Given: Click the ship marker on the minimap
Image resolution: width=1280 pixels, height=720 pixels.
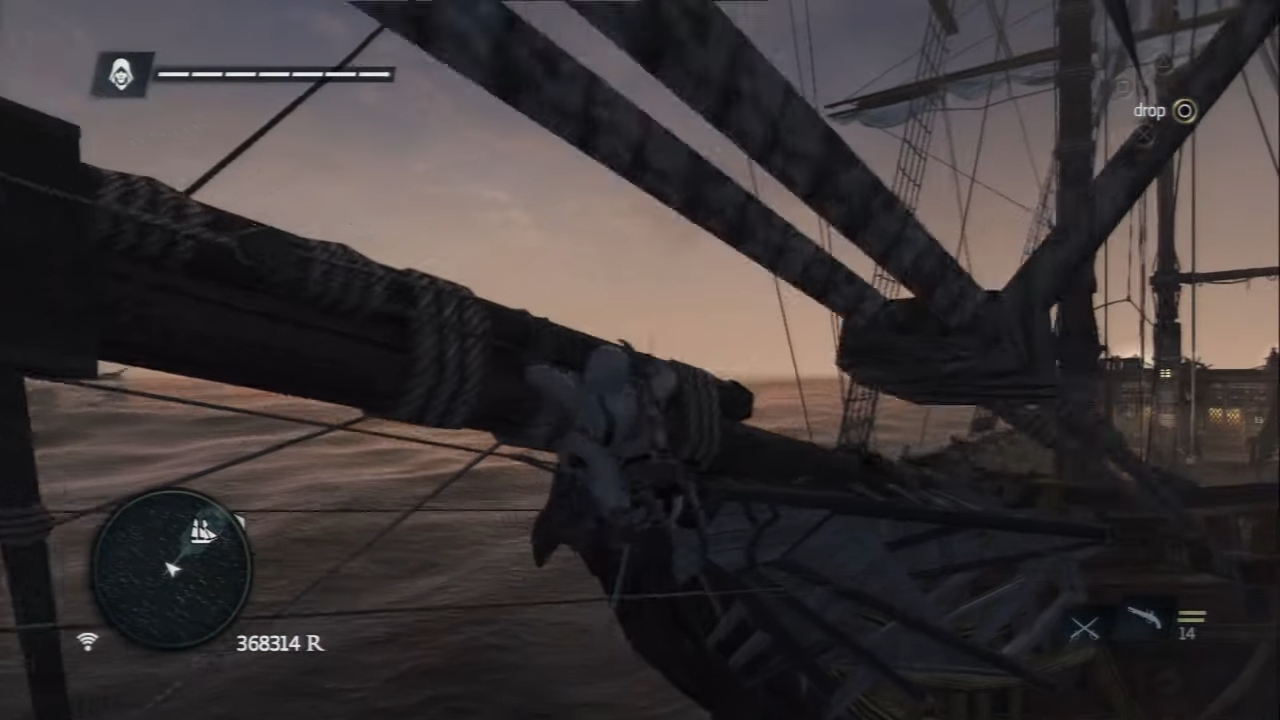Looking at the screenshot, I should [x=203, y=531].
